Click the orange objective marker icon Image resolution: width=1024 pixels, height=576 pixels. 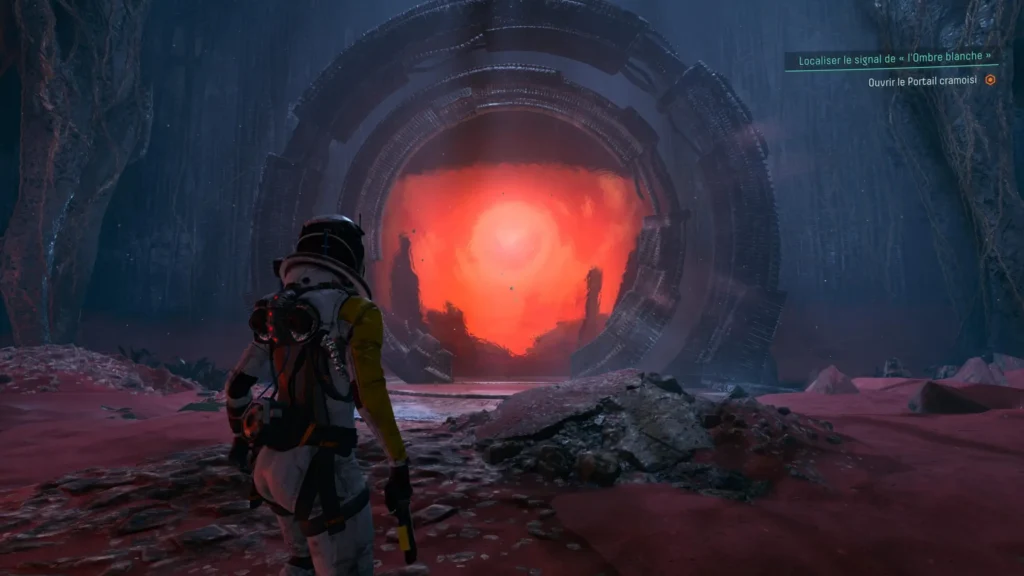tap(990, 80)
